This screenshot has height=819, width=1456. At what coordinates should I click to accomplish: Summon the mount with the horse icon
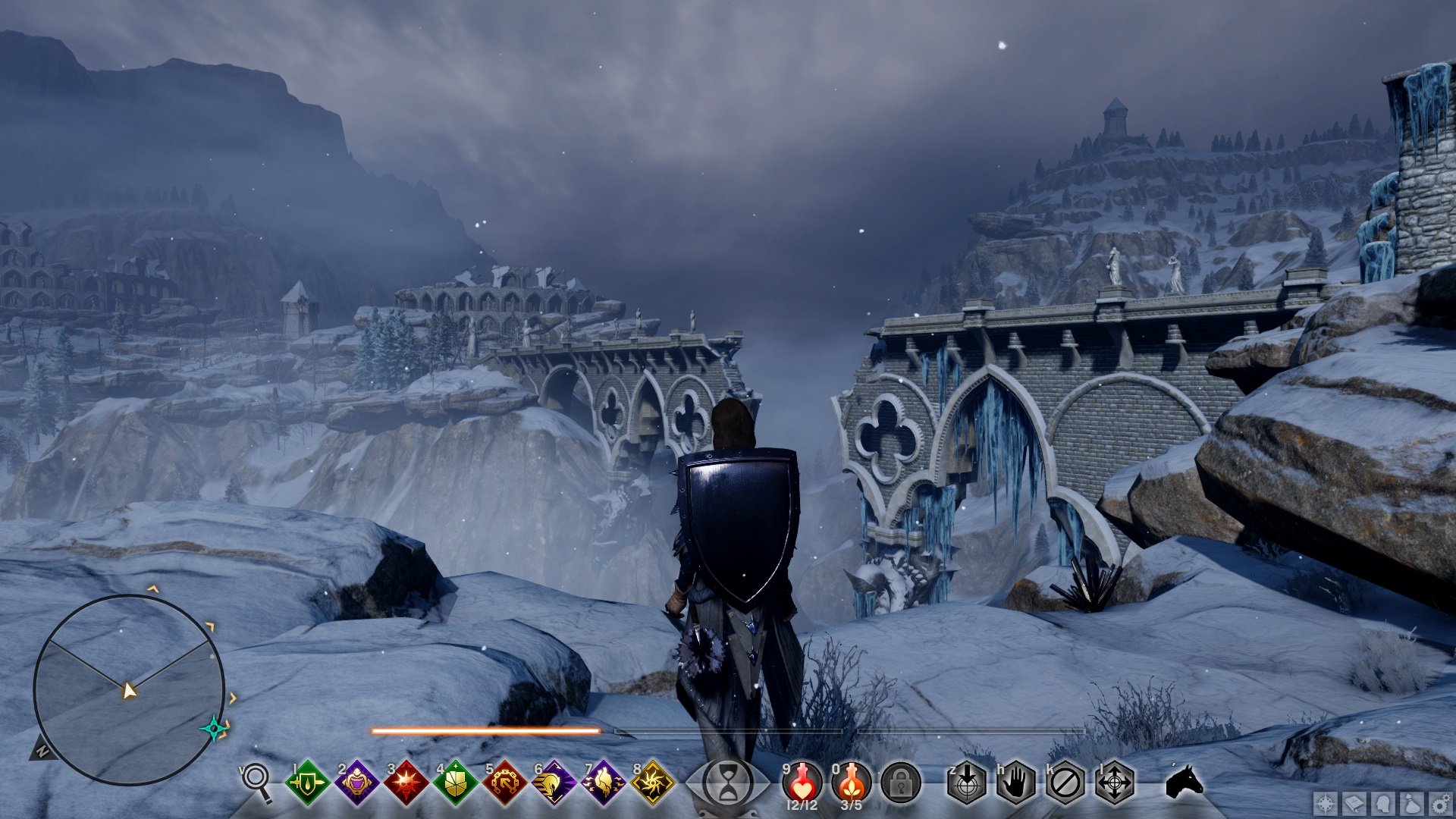coord(1185,781)
